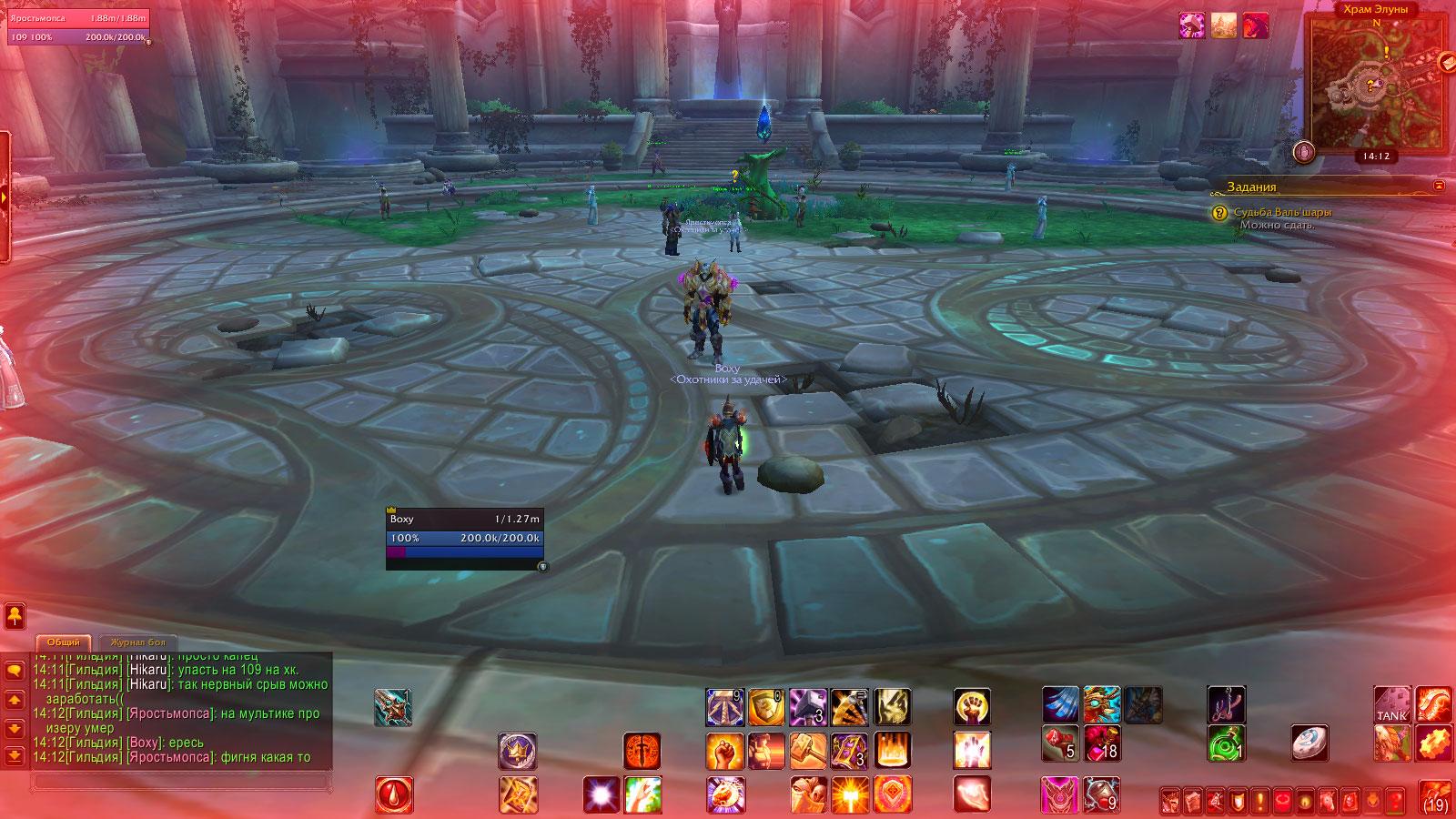Image resolution: width=1456 pixels, height=819 pixels.
Task: Open the minimap of Храм Элуны
Action: [1376, 84]
